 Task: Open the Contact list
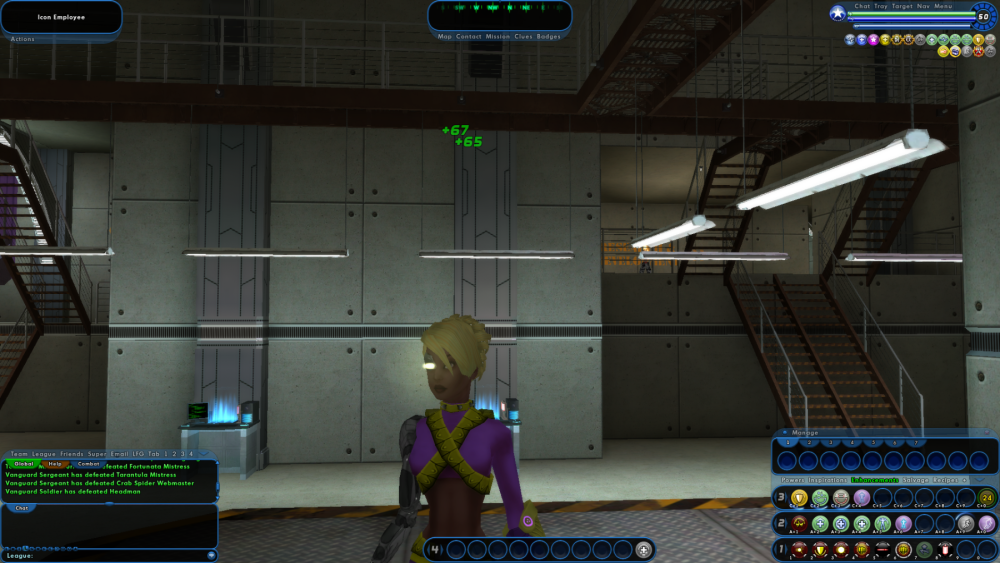[x=468, y=37]
